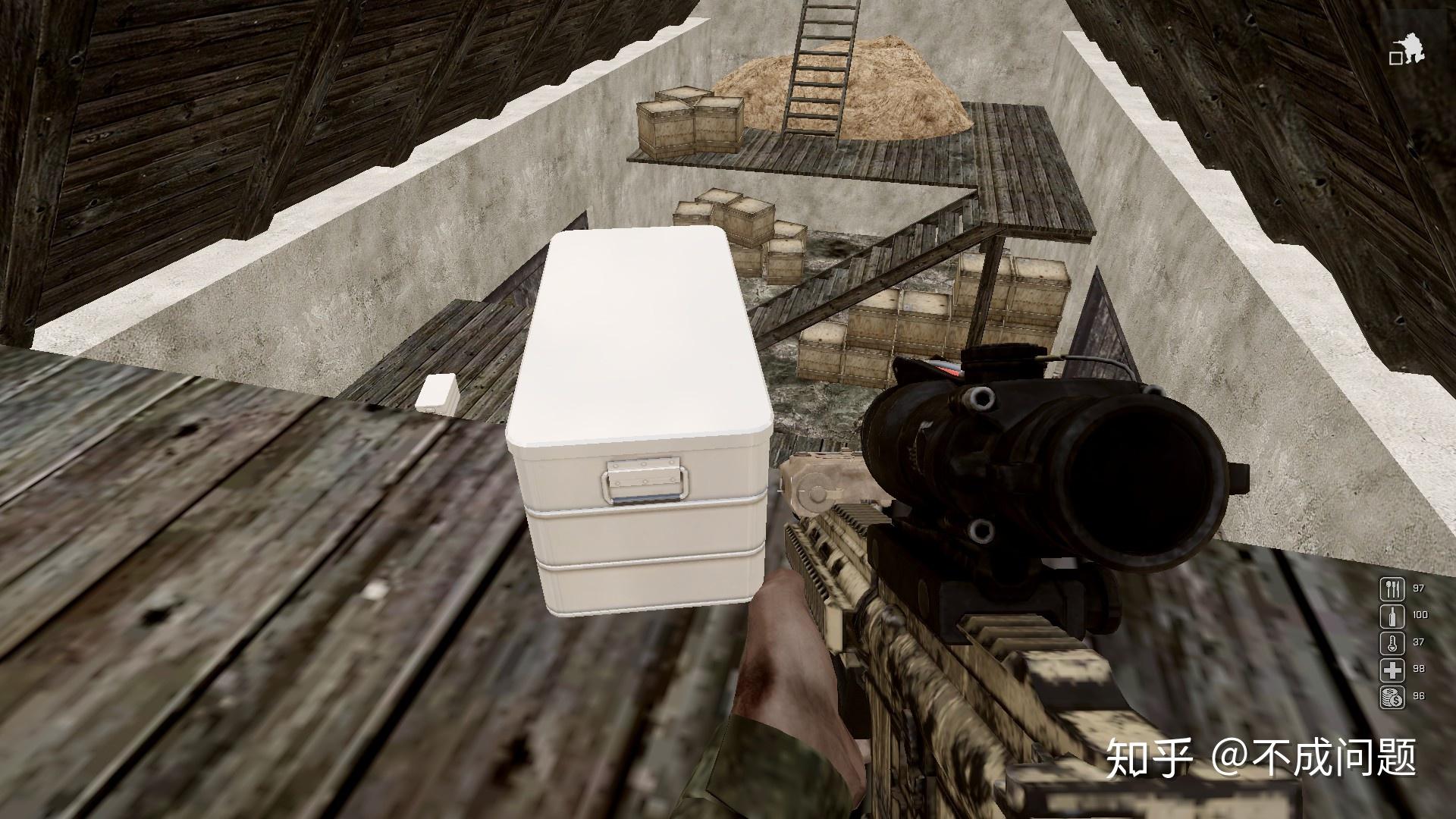Screen dimensions: 1456x819
Task: Click the small square beside the stance icon
Action: pyautogui.click(x=1396, y=59)
